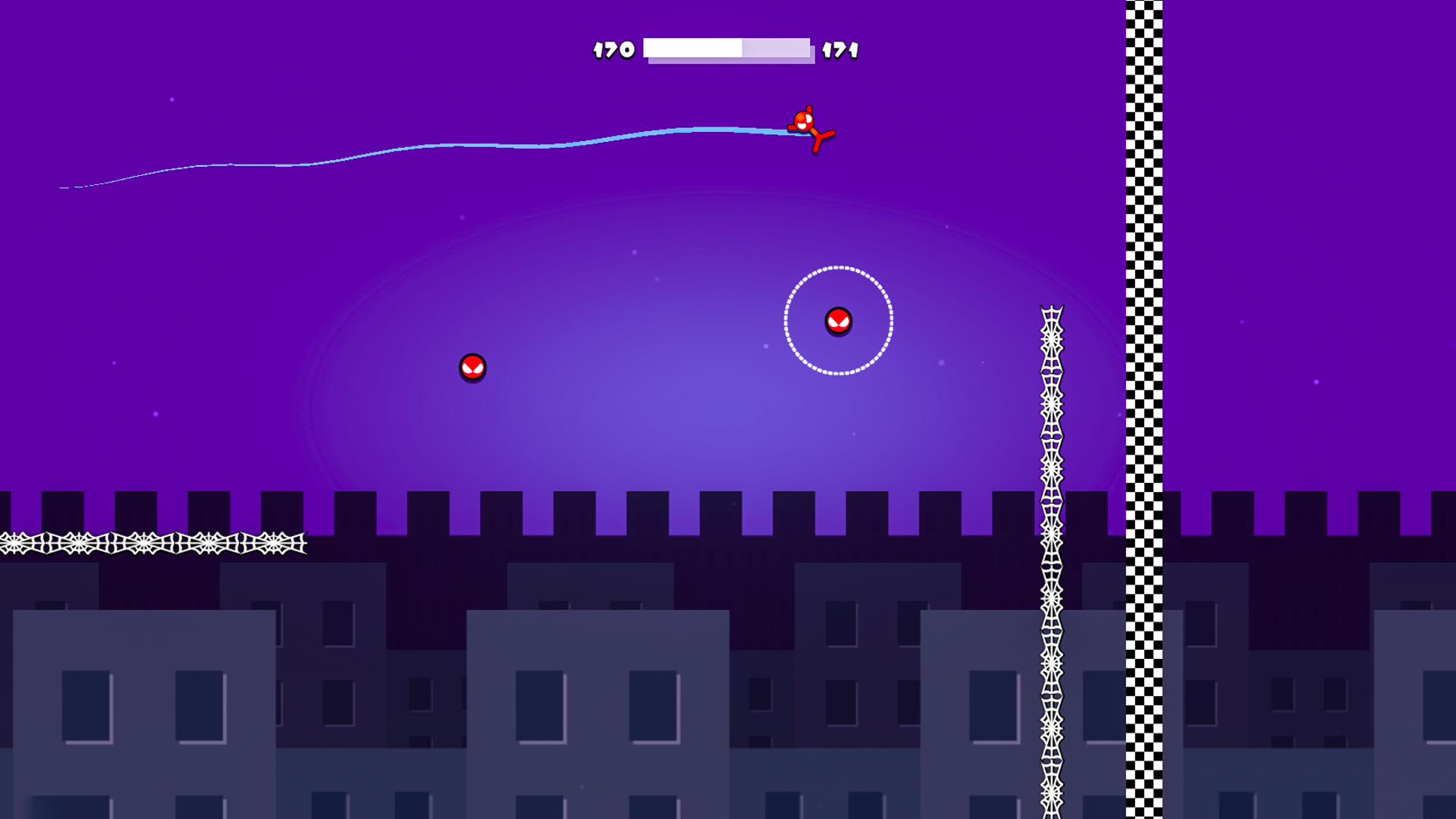Click the checkered finish line strip
The width and height of the screenshot is (1456, 819).
[x=1145, y=303]
